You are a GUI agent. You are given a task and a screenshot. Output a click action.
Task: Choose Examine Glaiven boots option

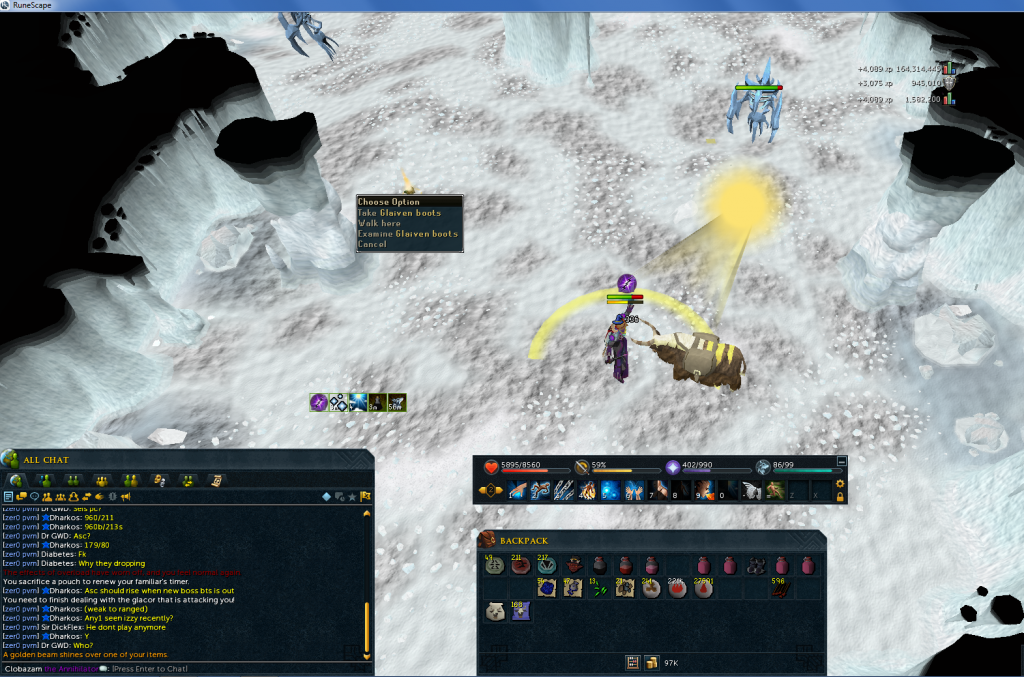(408, 234)
